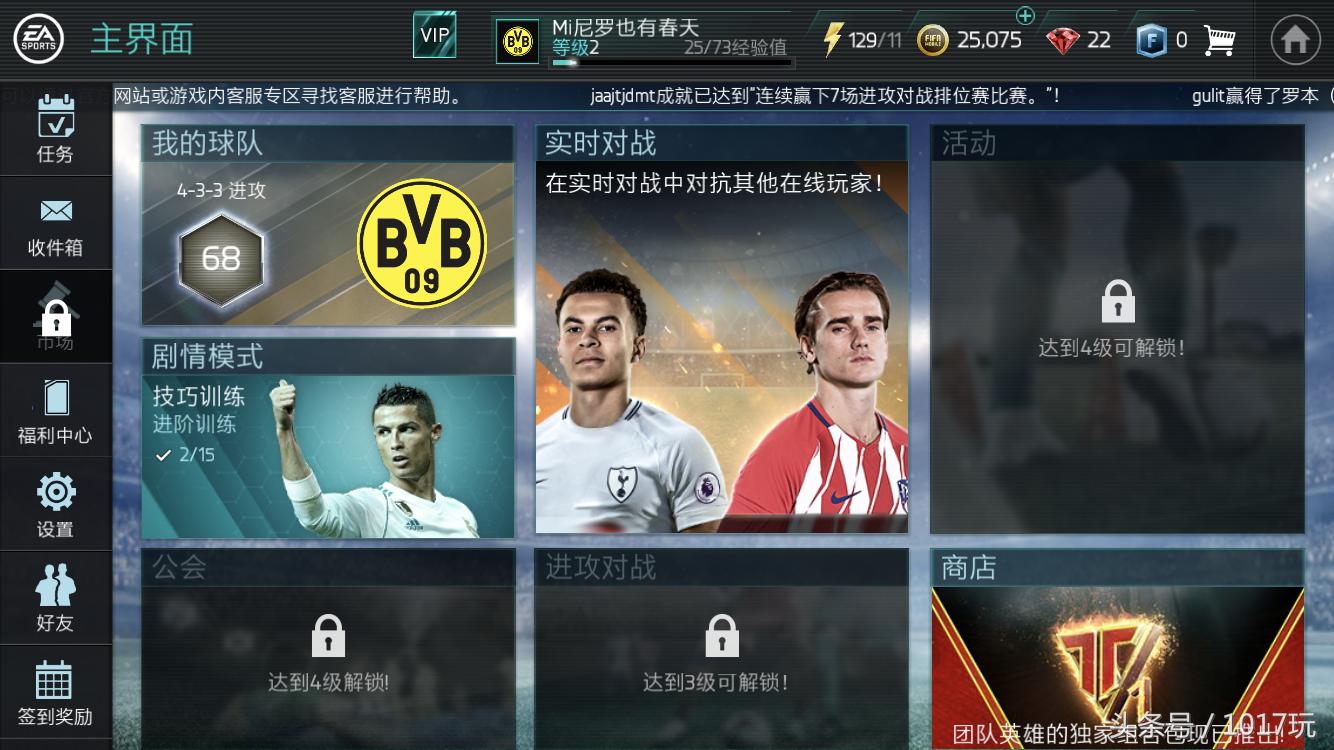Open the VIP badge panel
Screen dimensions: 1334x750
[434, 33]
